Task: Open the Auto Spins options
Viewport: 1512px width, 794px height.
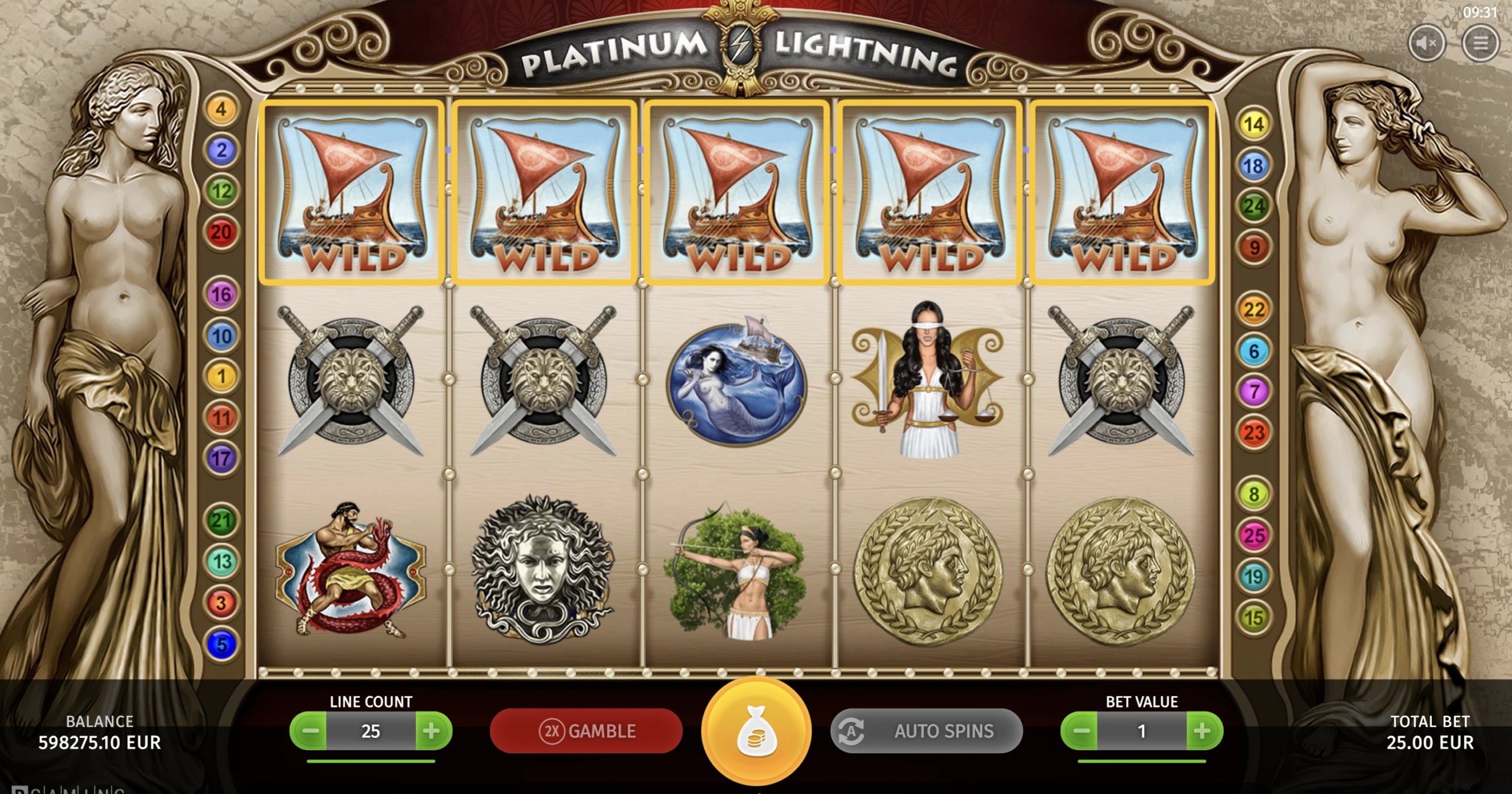Action: [x=926, y=731]
